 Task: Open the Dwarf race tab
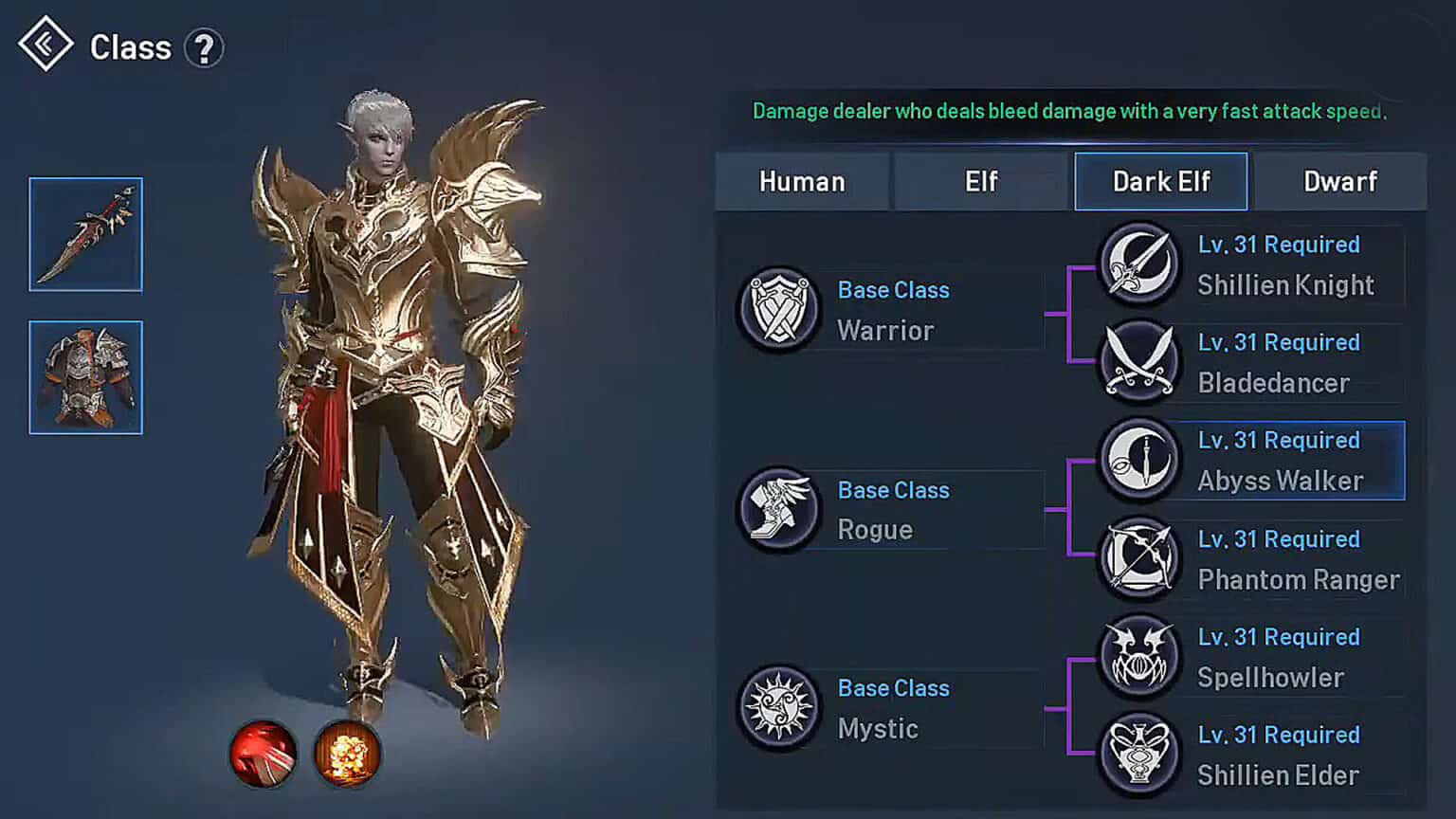[x=1339, y=181]
